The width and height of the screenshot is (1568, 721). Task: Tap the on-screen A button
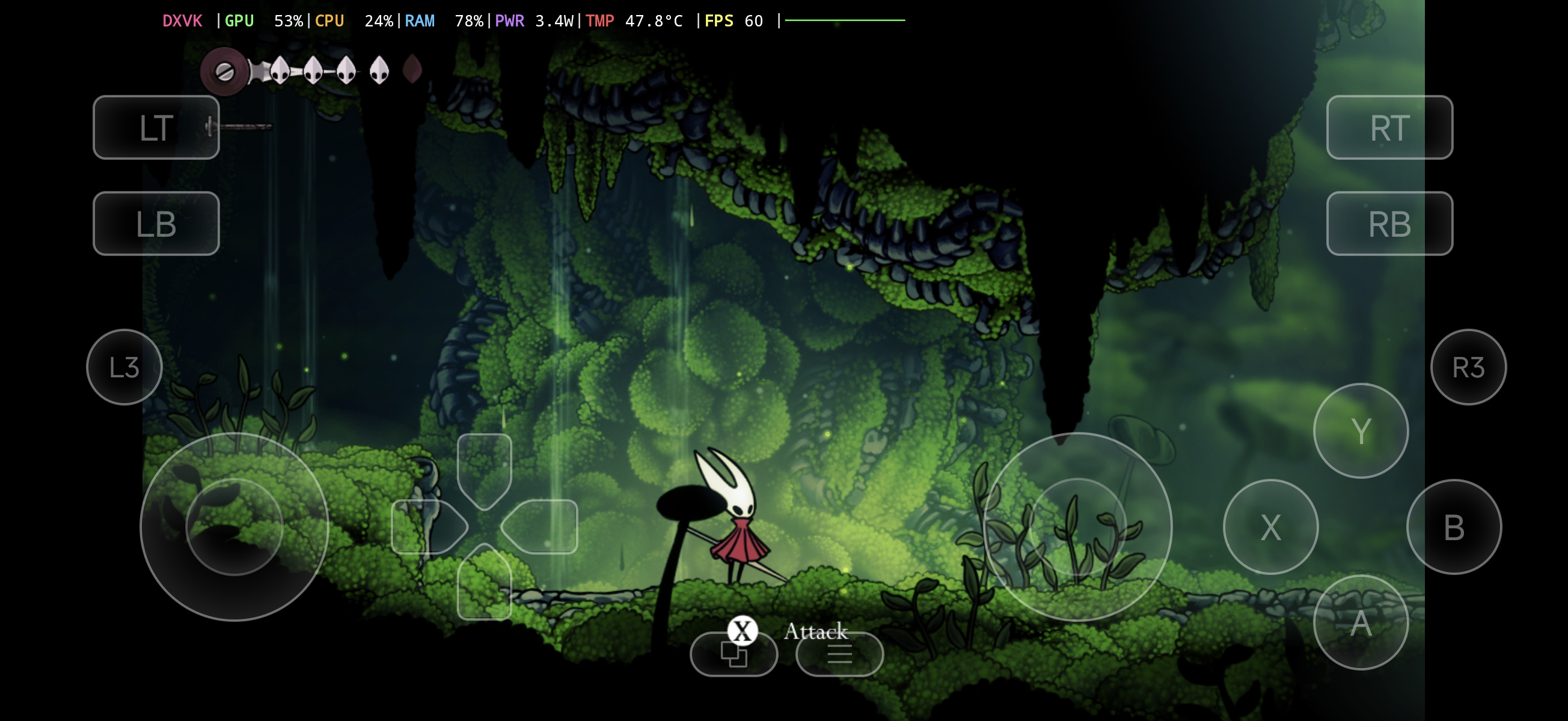point(1361,623)
